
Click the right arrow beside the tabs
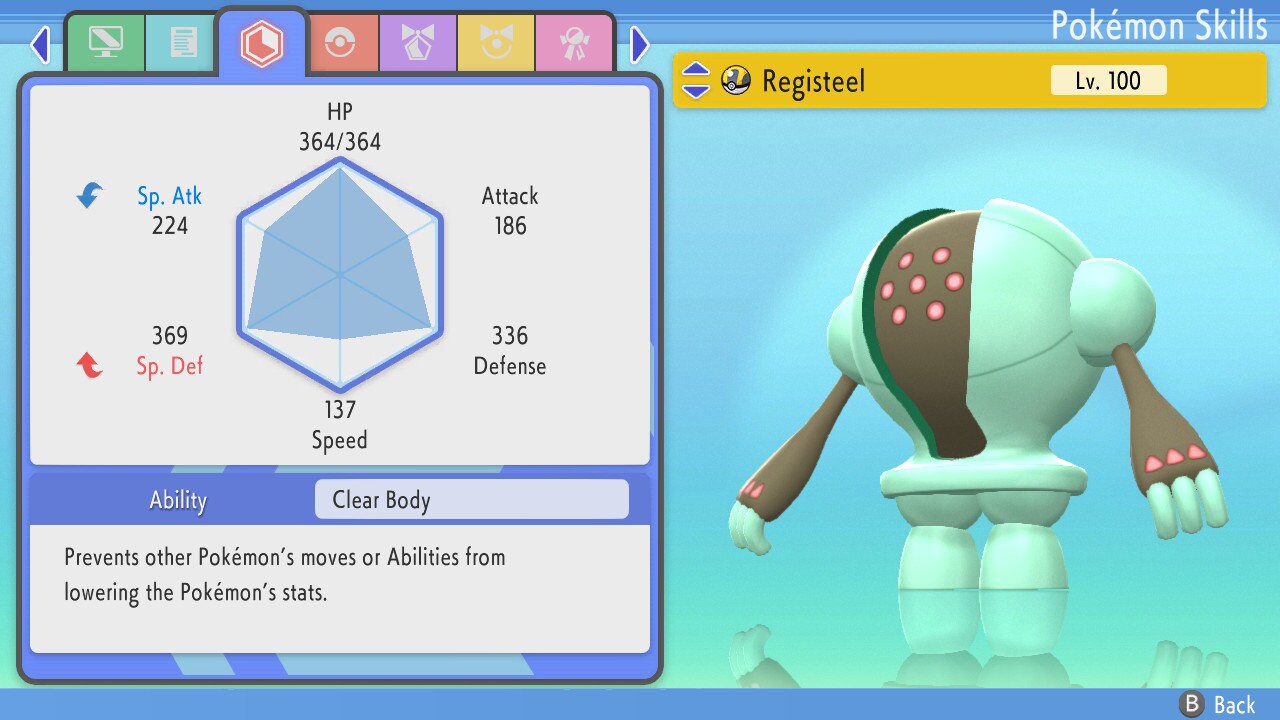(x=640, y=44)
